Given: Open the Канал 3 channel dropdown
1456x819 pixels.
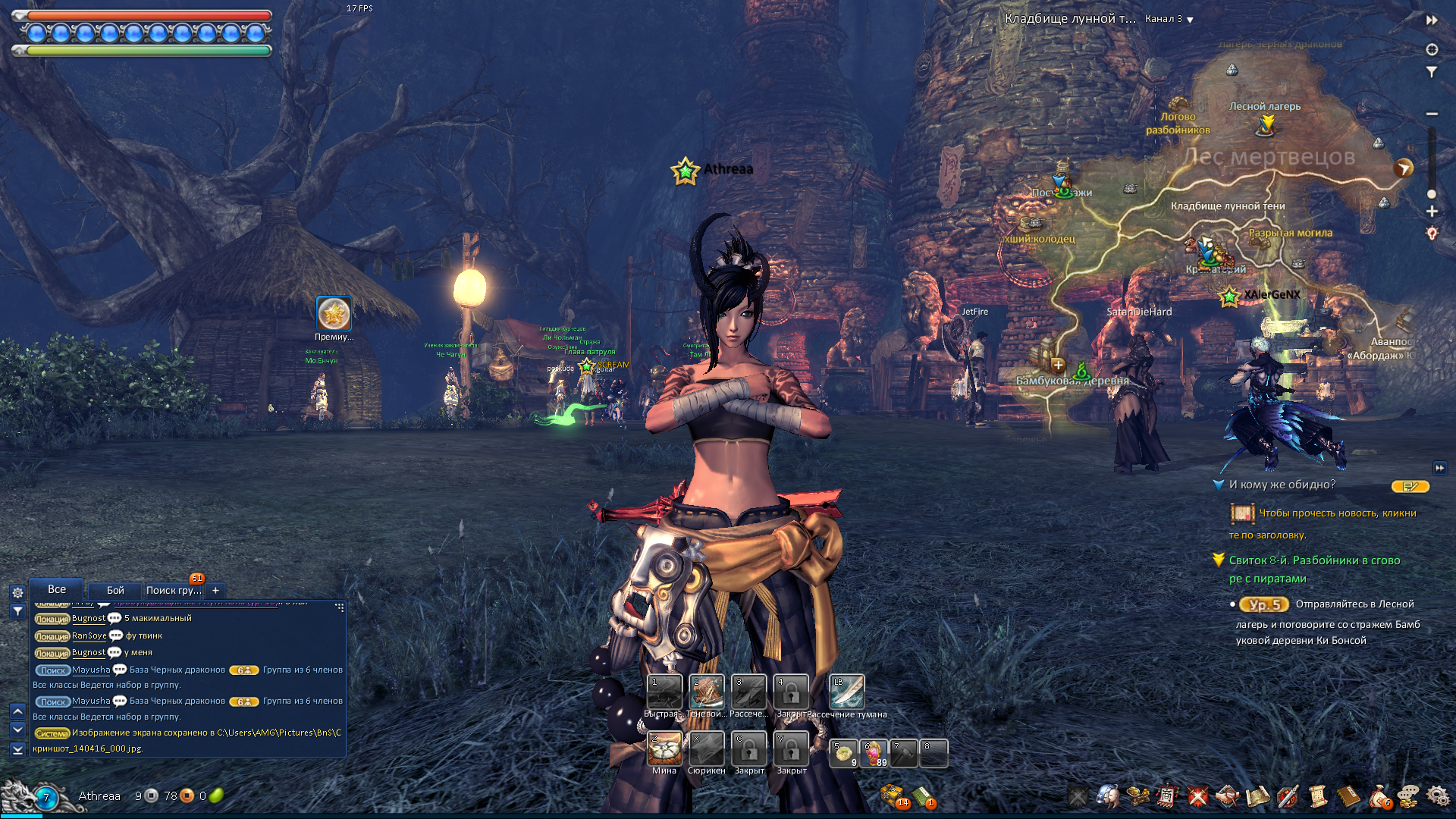Looking at the screenshot, I should [x=1169, y=19].
